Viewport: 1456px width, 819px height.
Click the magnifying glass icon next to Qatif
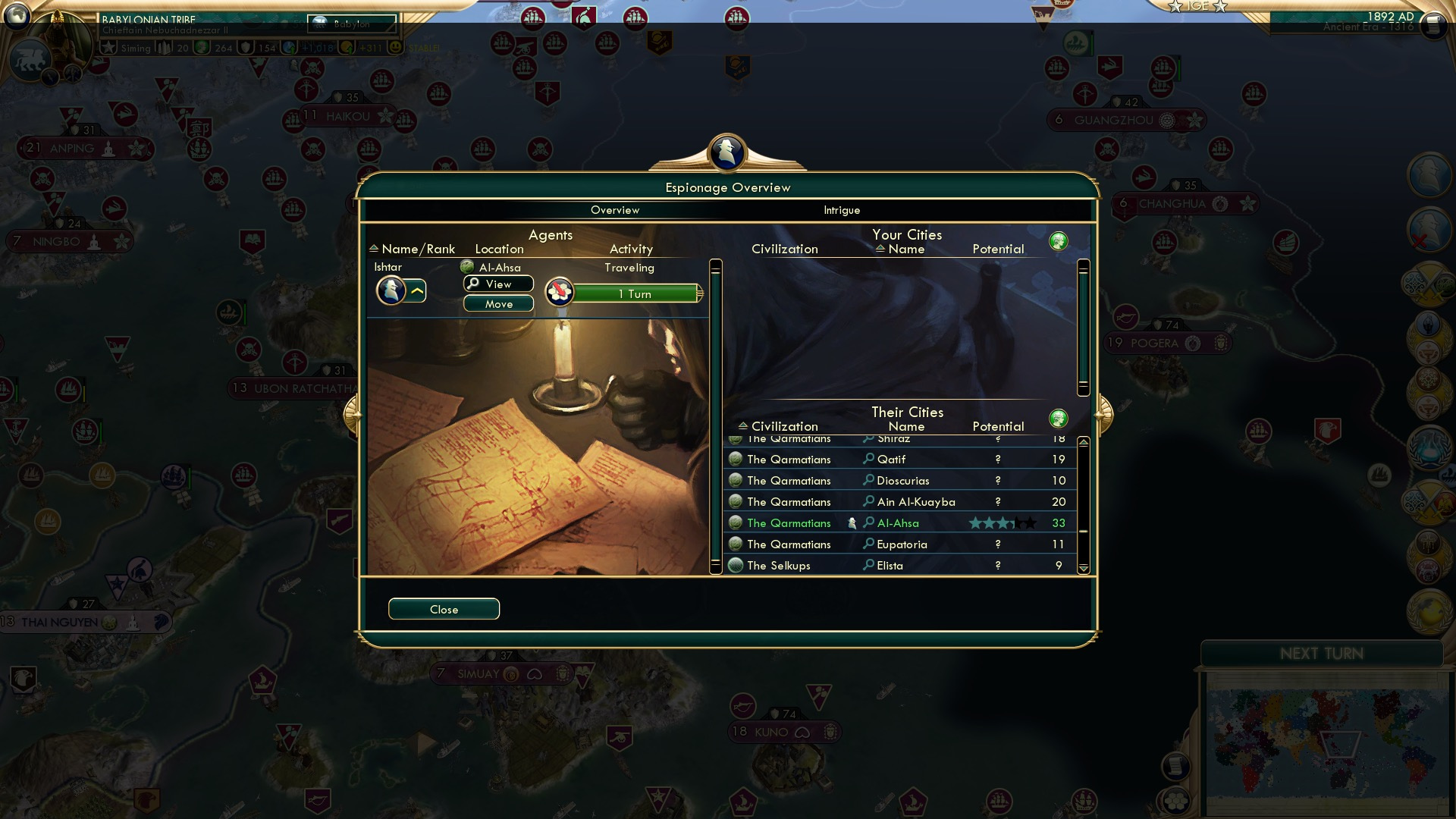coord(867,459)
